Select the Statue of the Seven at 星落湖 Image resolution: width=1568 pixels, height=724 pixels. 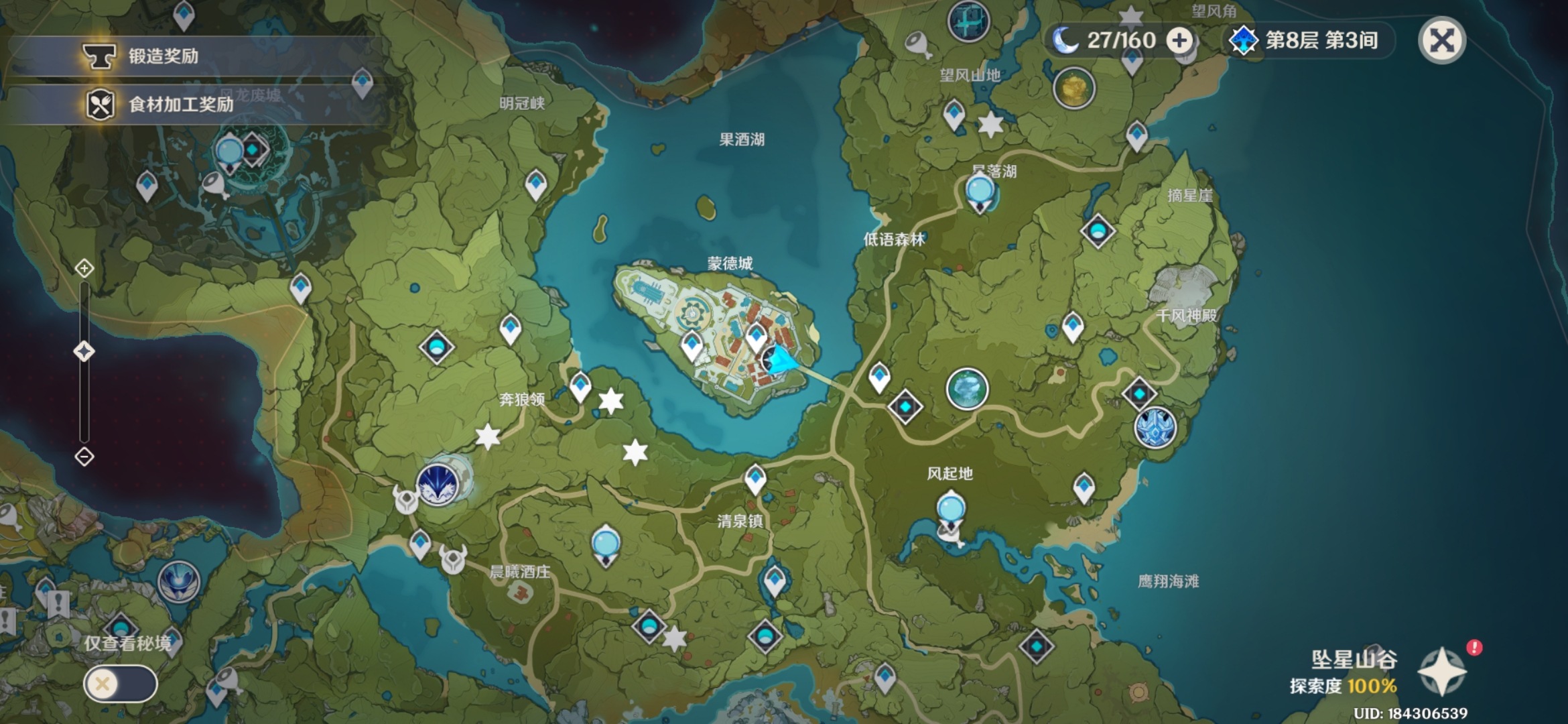tap(980, 192)
